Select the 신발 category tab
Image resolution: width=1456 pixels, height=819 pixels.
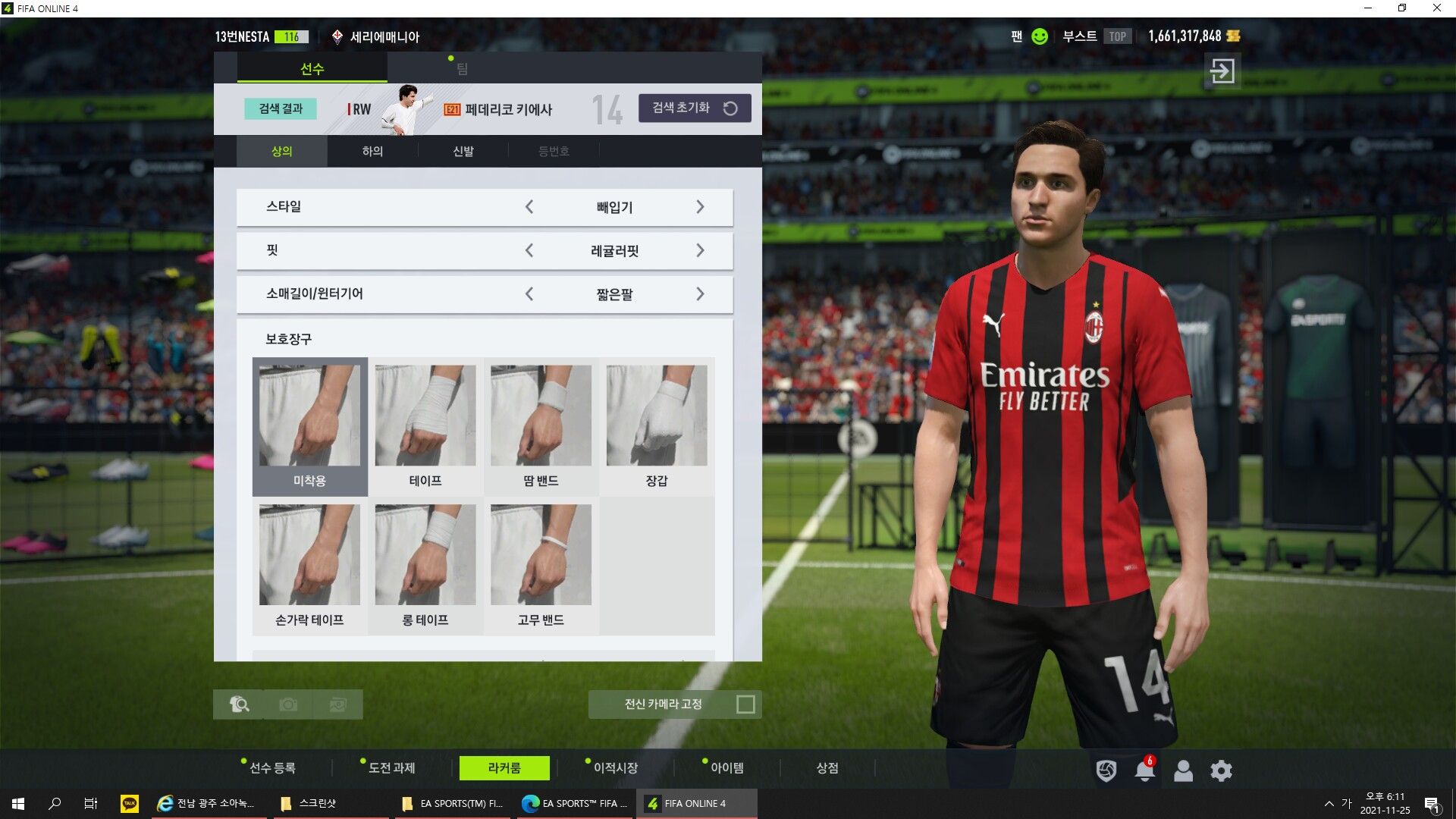pos(463,152)
